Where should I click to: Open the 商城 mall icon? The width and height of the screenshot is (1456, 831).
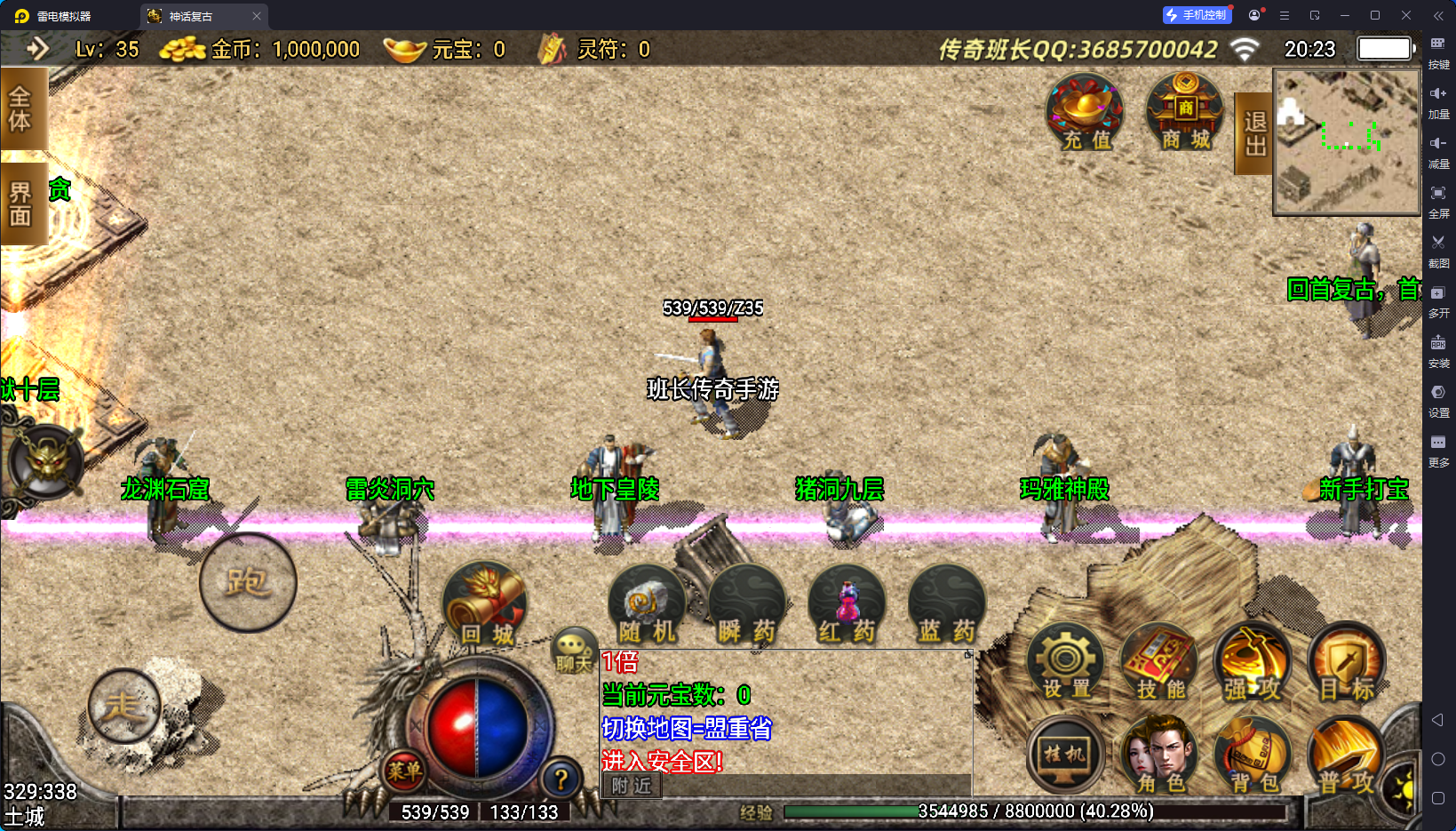pyautogui.click(x=1183, y=111)
